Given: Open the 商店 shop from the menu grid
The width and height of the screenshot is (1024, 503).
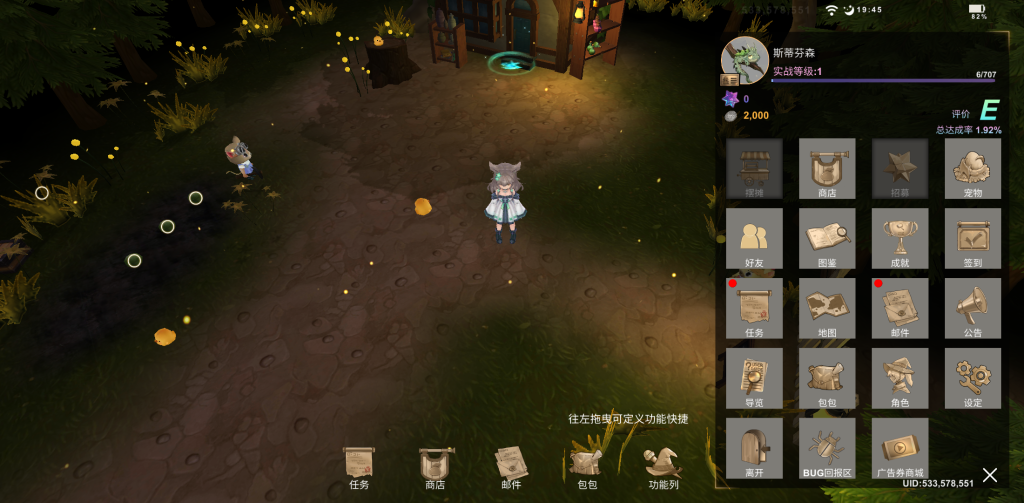Looking at the screenshot, I should [827, 168].
